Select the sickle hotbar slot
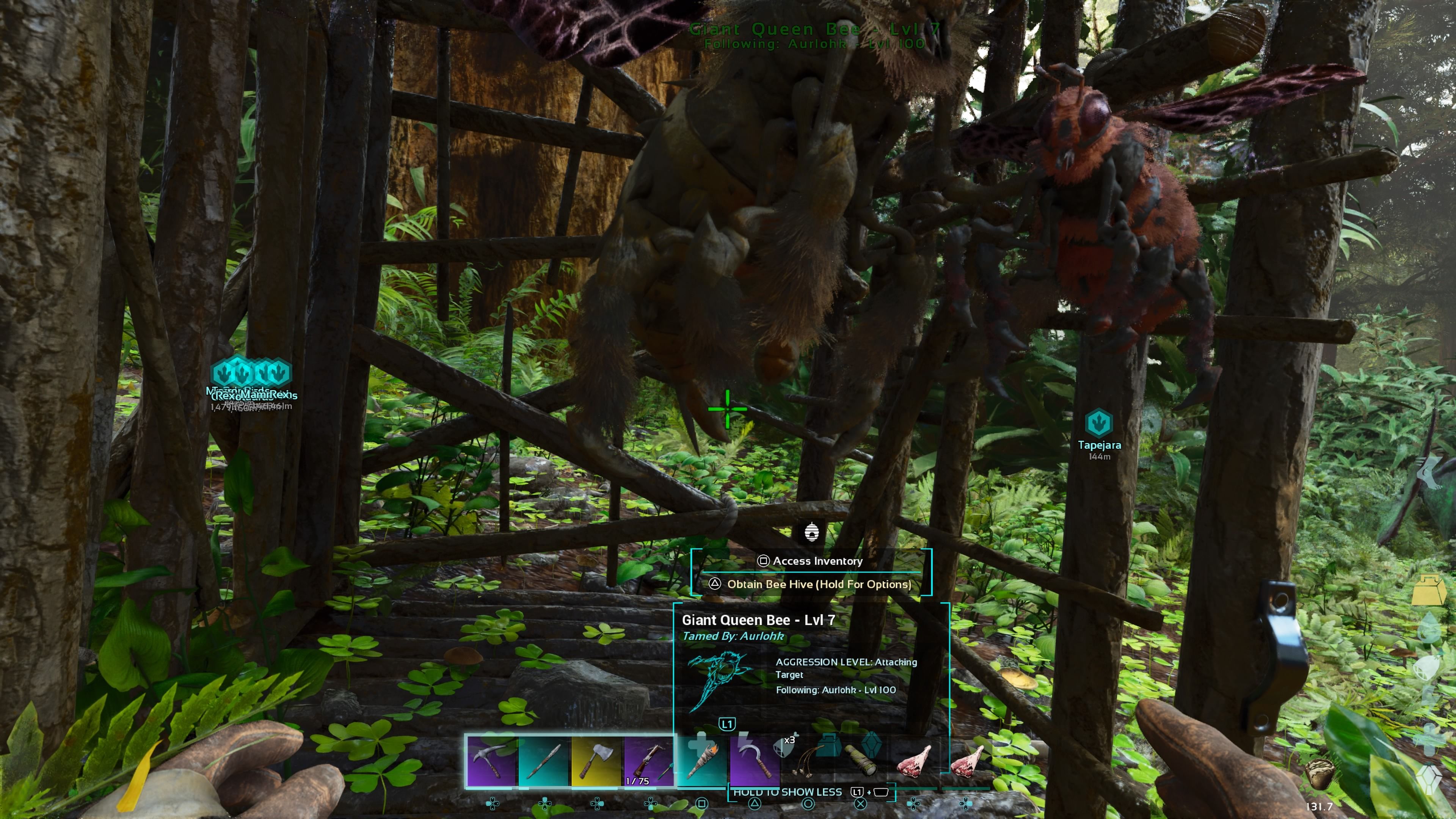Viewport: 1456px width, 819px height. [x=755, y=760]
